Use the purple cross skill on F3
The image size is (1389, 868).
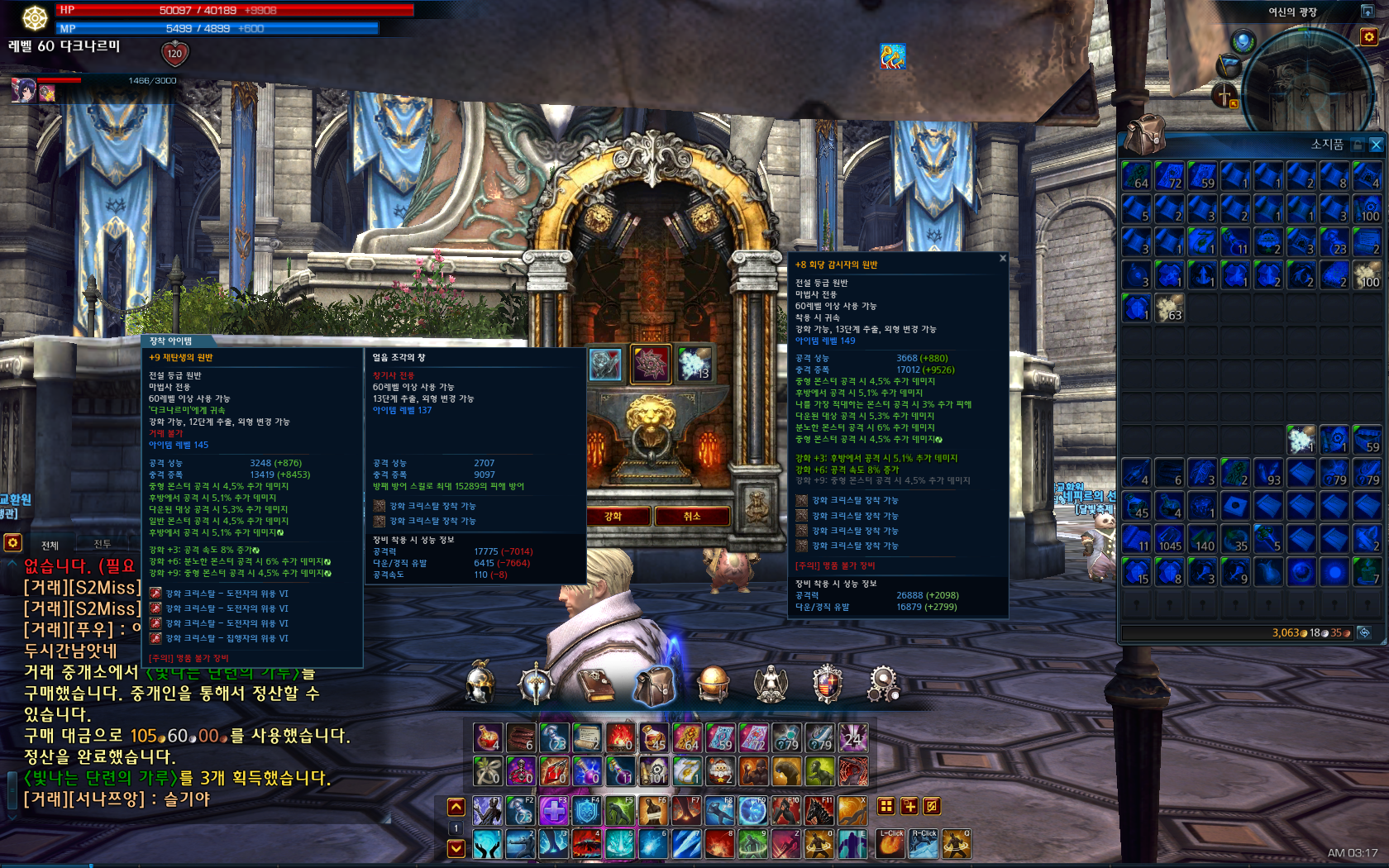point(553,811)
